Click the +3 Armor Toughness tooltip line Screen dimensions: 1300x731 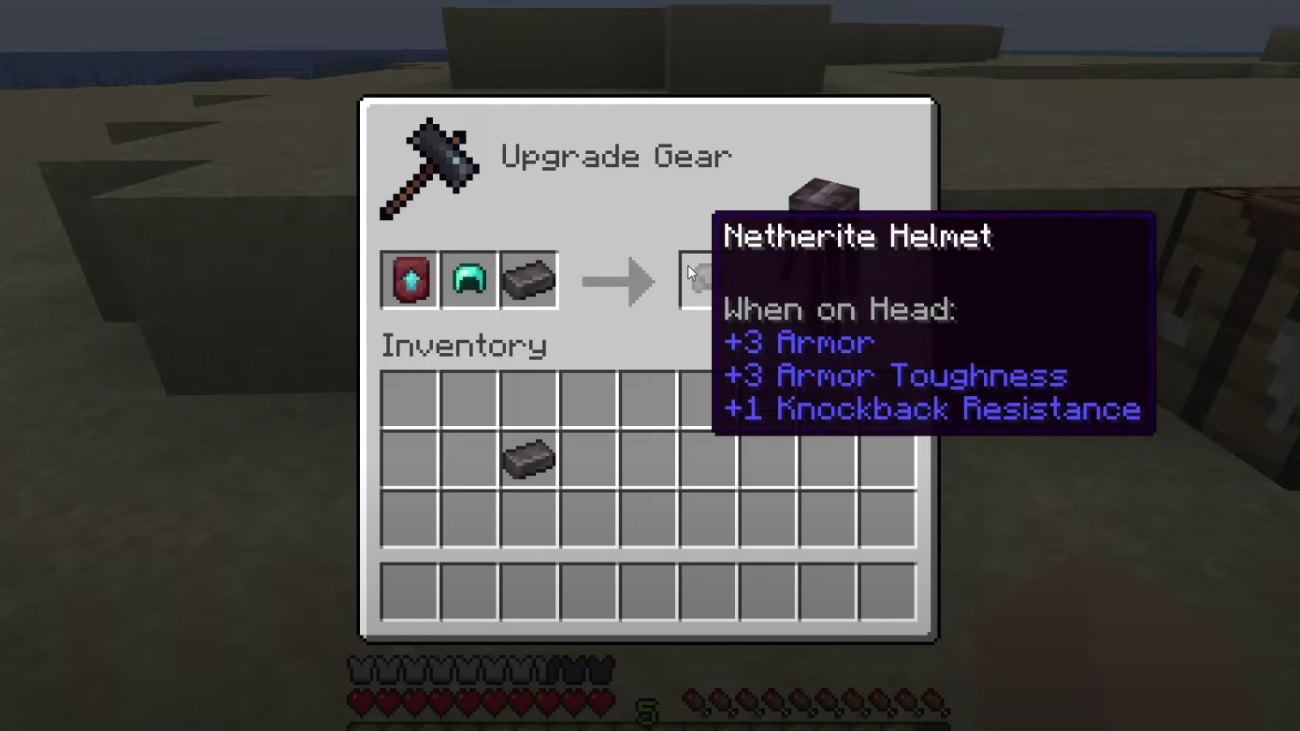(x=895, y=376)
